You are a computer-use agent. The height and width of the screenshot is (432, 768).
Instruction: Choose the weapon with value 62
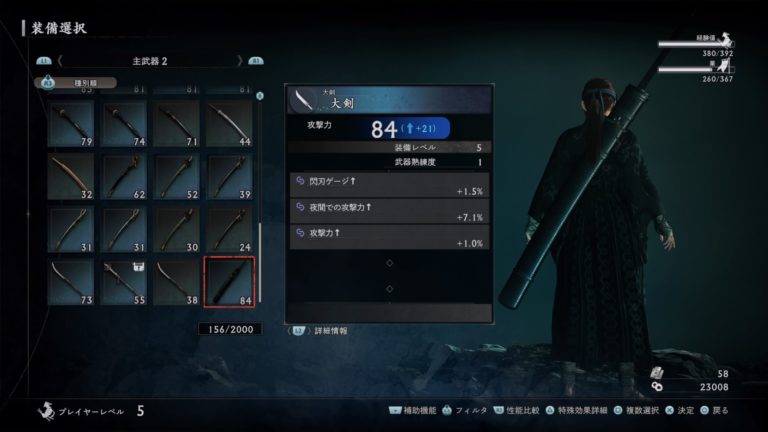click(123, 177)
